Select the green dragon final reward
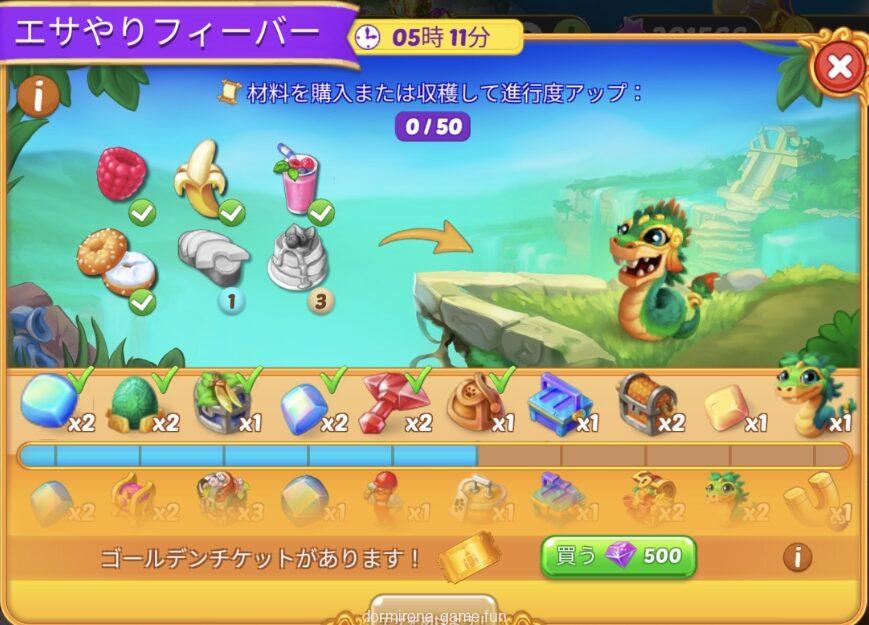Viewport: 869px width, 625px height. pos(806,395)
